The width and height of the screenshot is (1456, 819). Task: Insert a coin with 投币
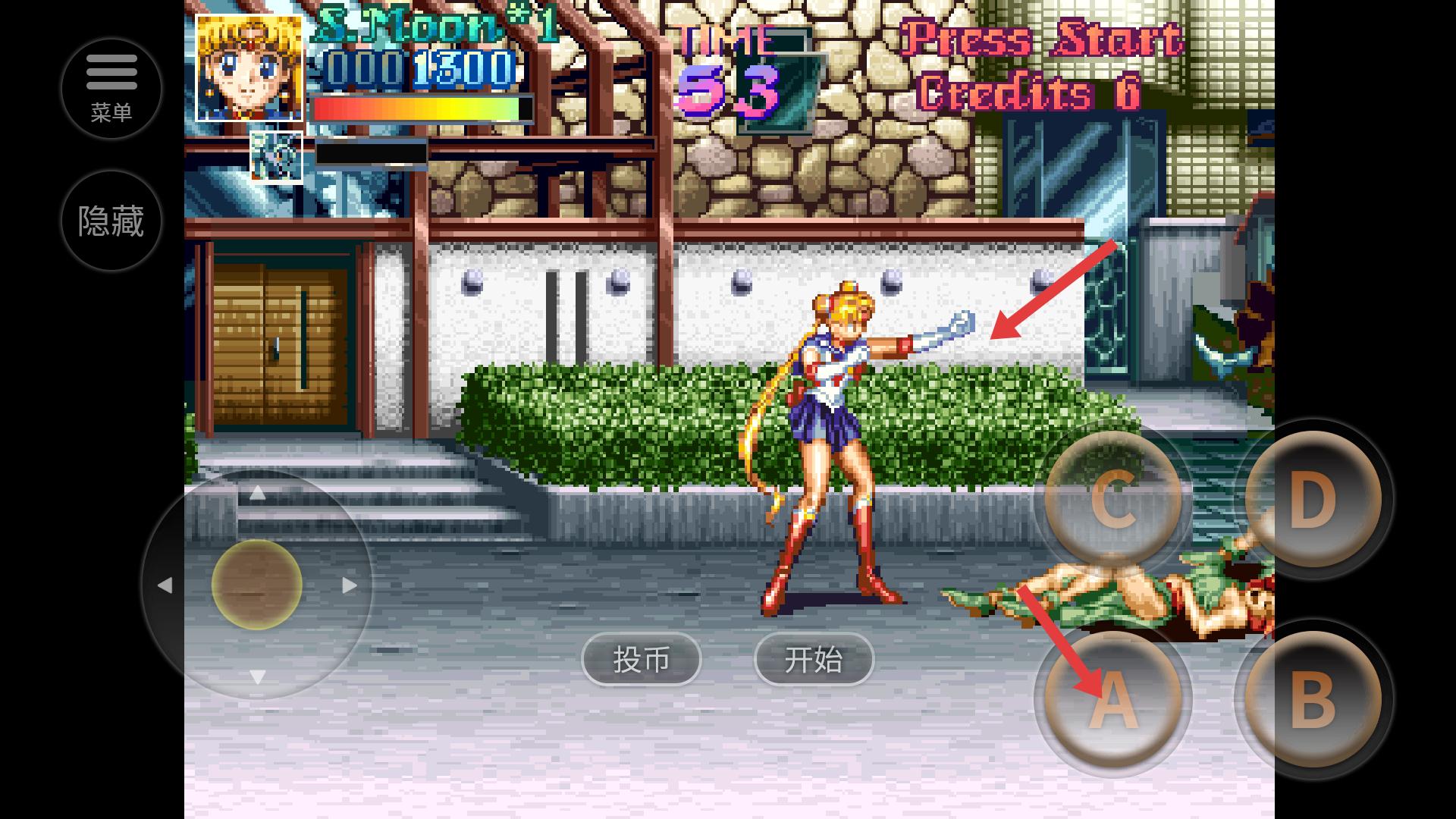(642, 659)
